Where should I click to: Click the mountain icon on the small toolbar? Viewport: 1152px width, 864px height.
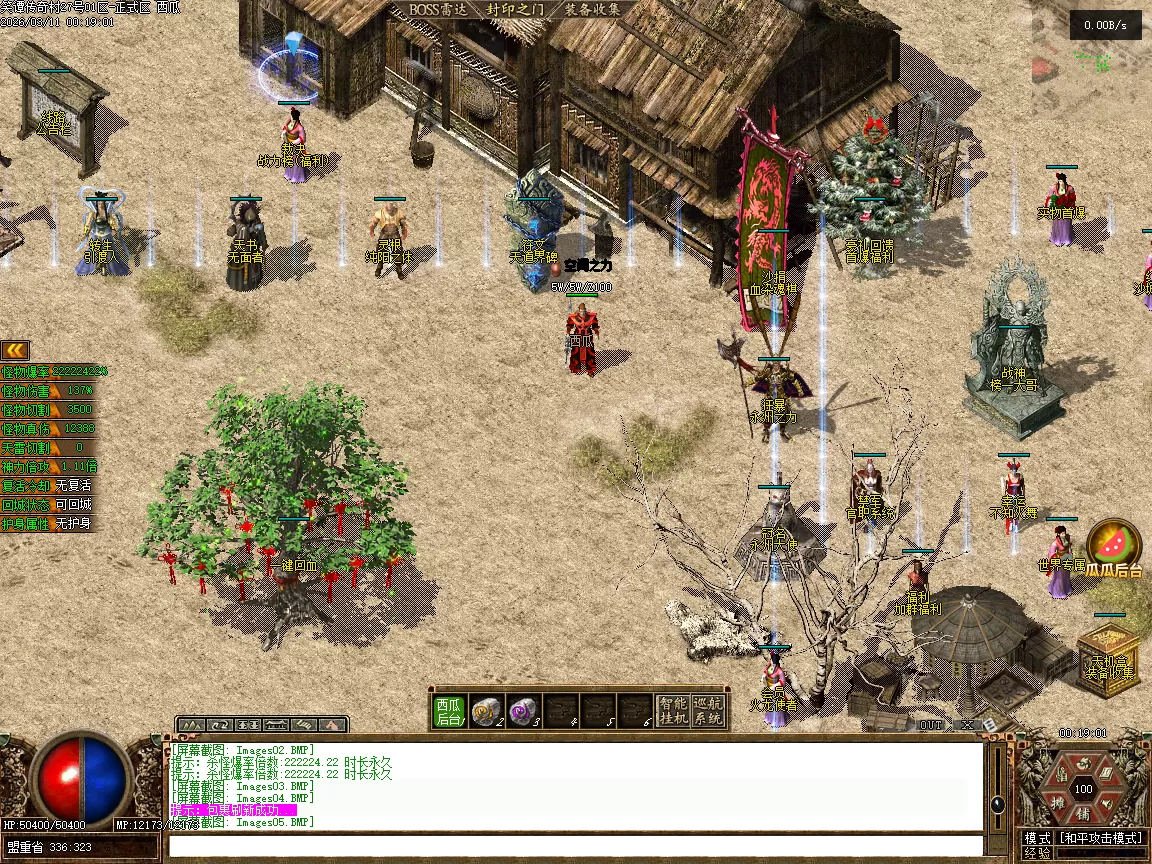point(192,724)
